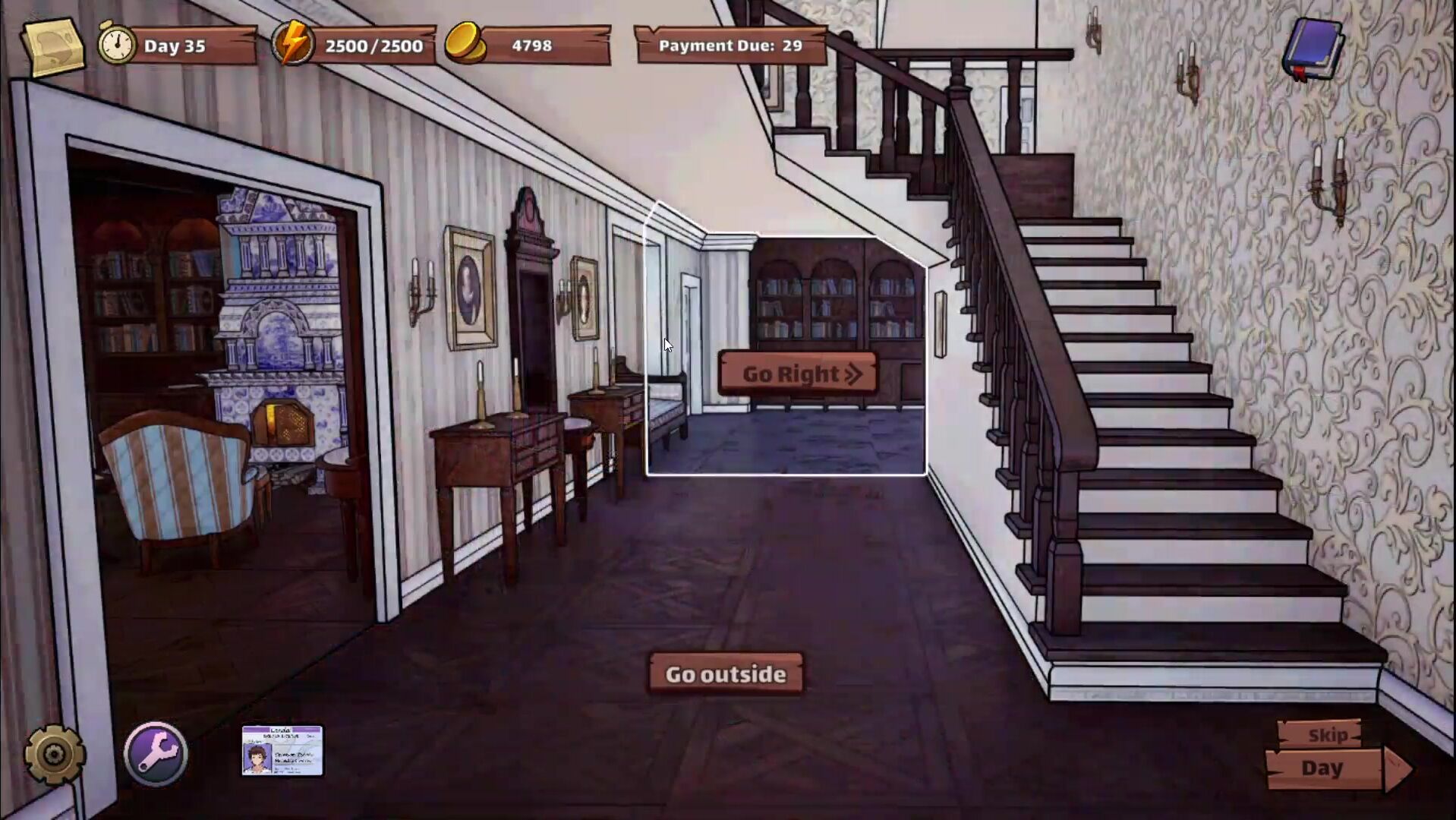Open settings with the gear icon

point(54,754)
